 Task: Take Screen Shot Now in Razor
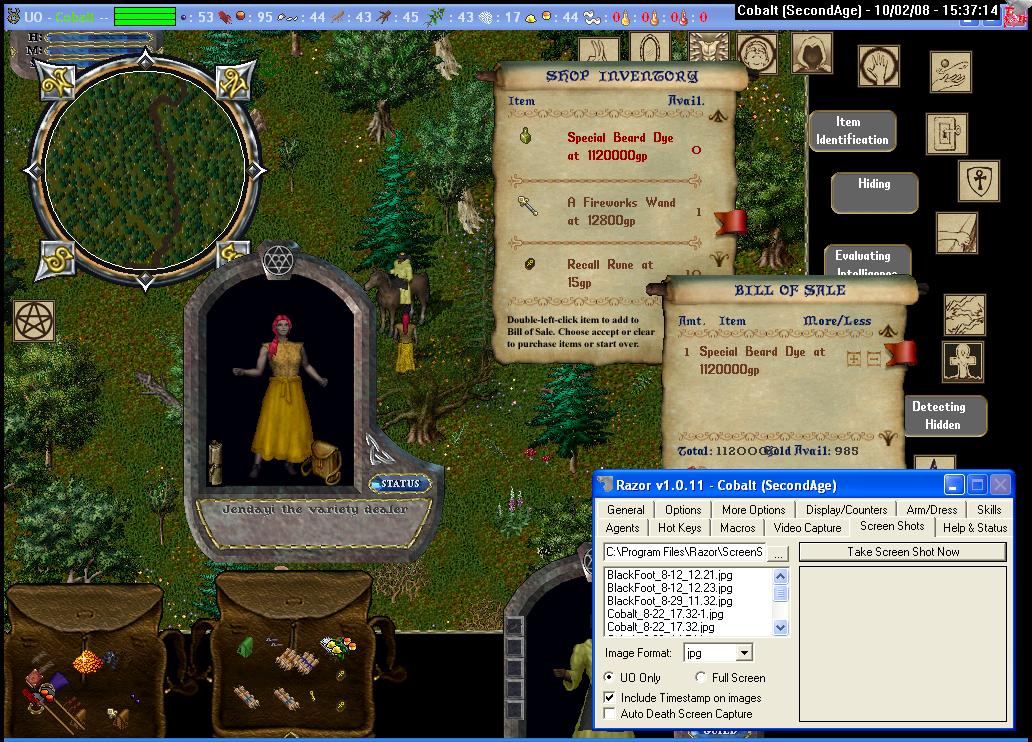(x=902, y=552)
